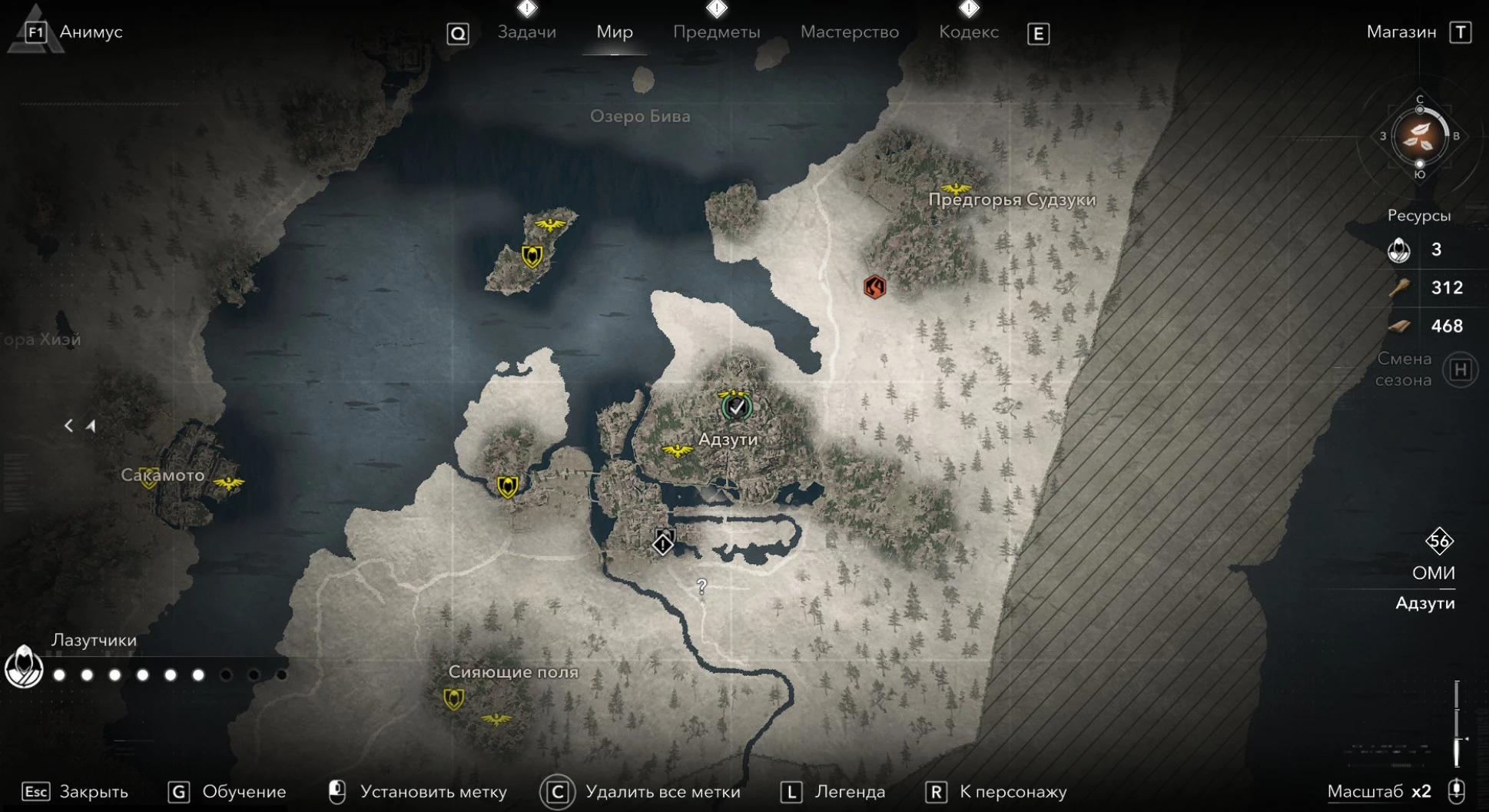The image size is (1489, 812).
Task: Select the Предгорья Судзуки viewpoint marker
Action: [955, 188]
